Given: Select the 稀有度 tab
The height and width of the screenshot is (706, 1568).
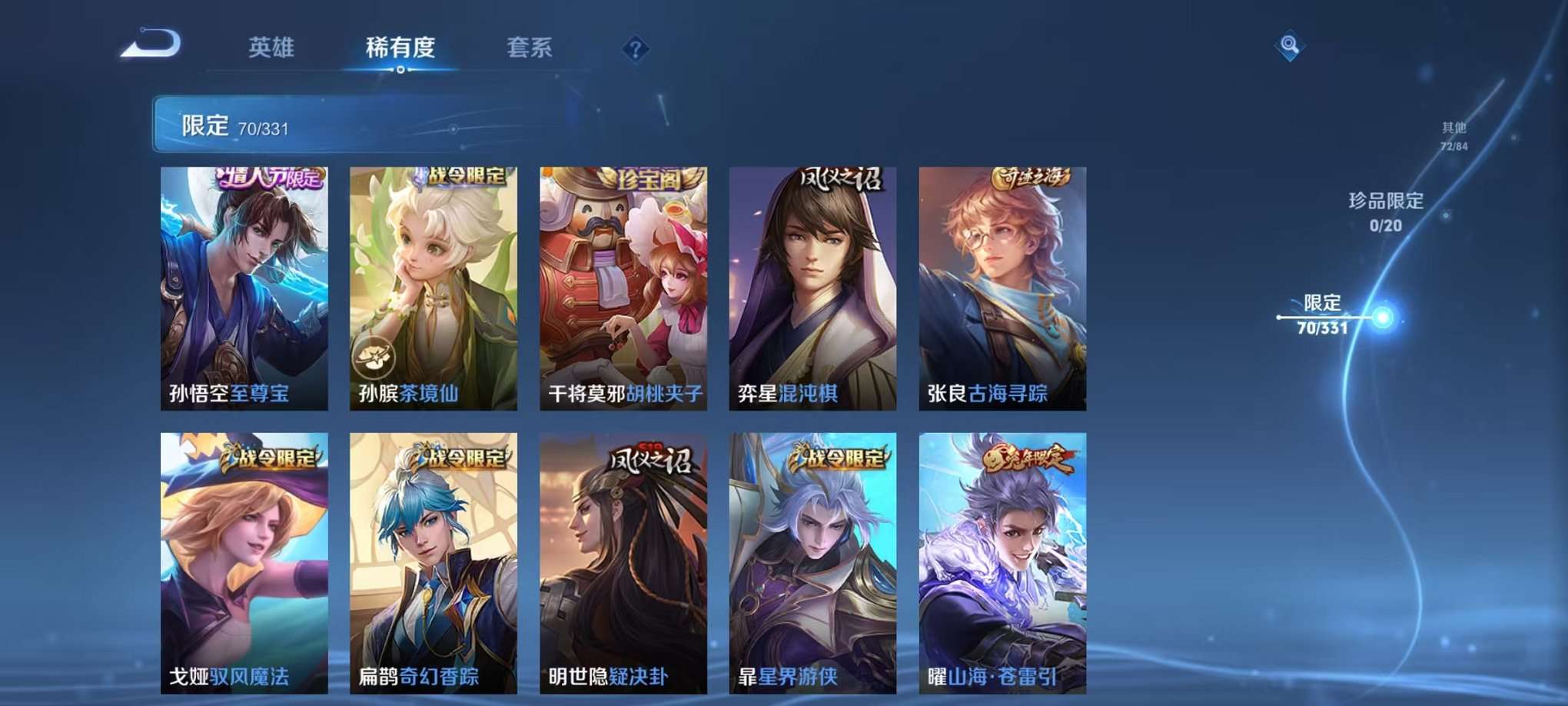Looking at the screenshot, I should coord(399,48).
